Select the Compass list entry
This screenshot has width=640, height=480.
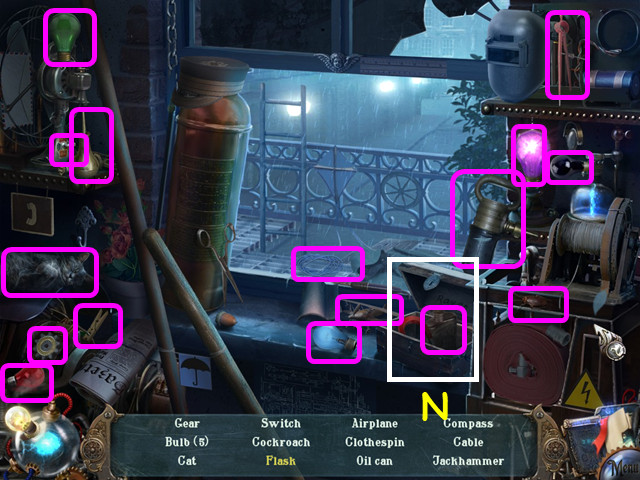468,424
